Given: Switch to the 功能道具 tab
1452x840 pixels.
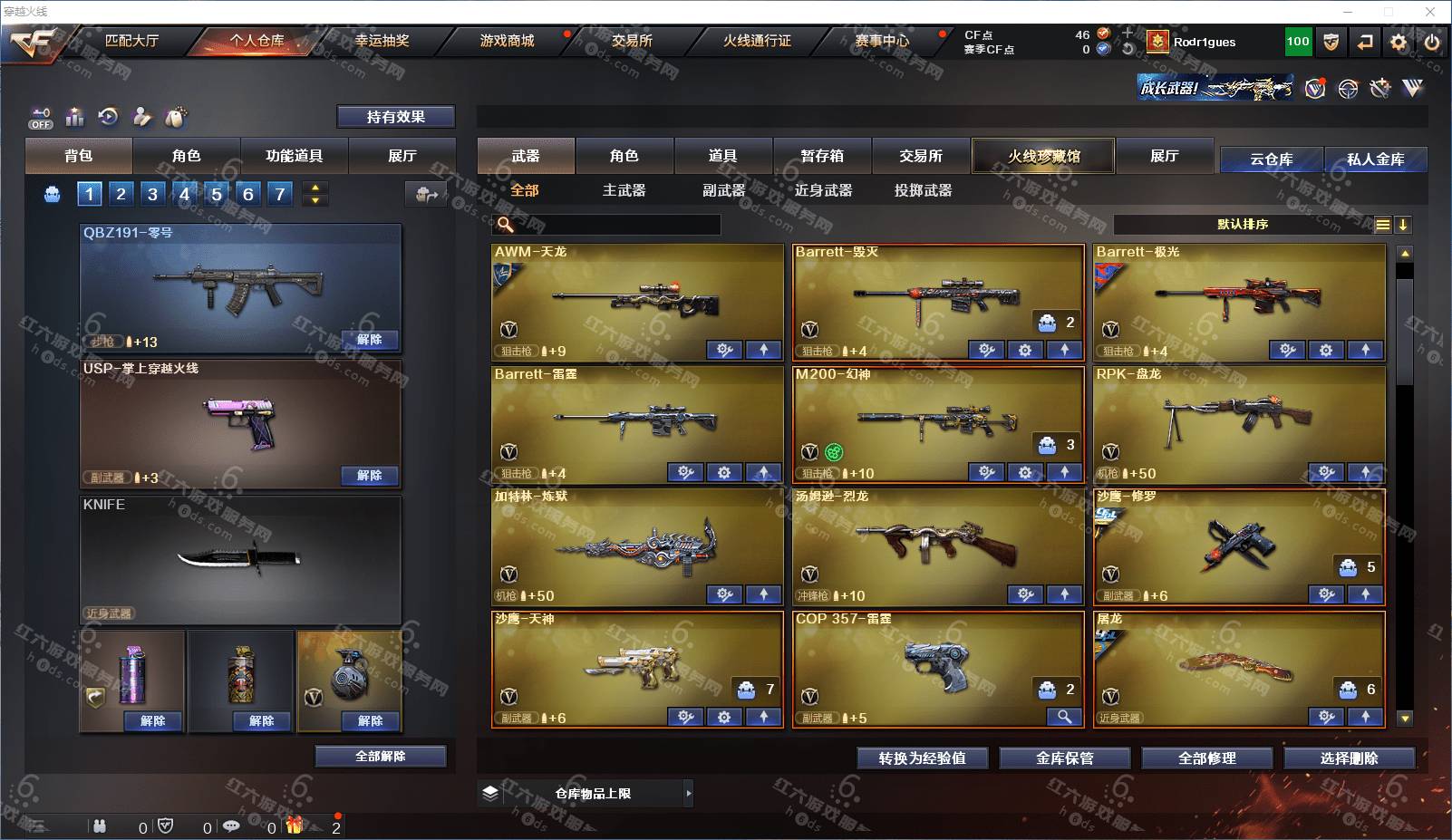Looking at the screenshot, I should [294, 156].
